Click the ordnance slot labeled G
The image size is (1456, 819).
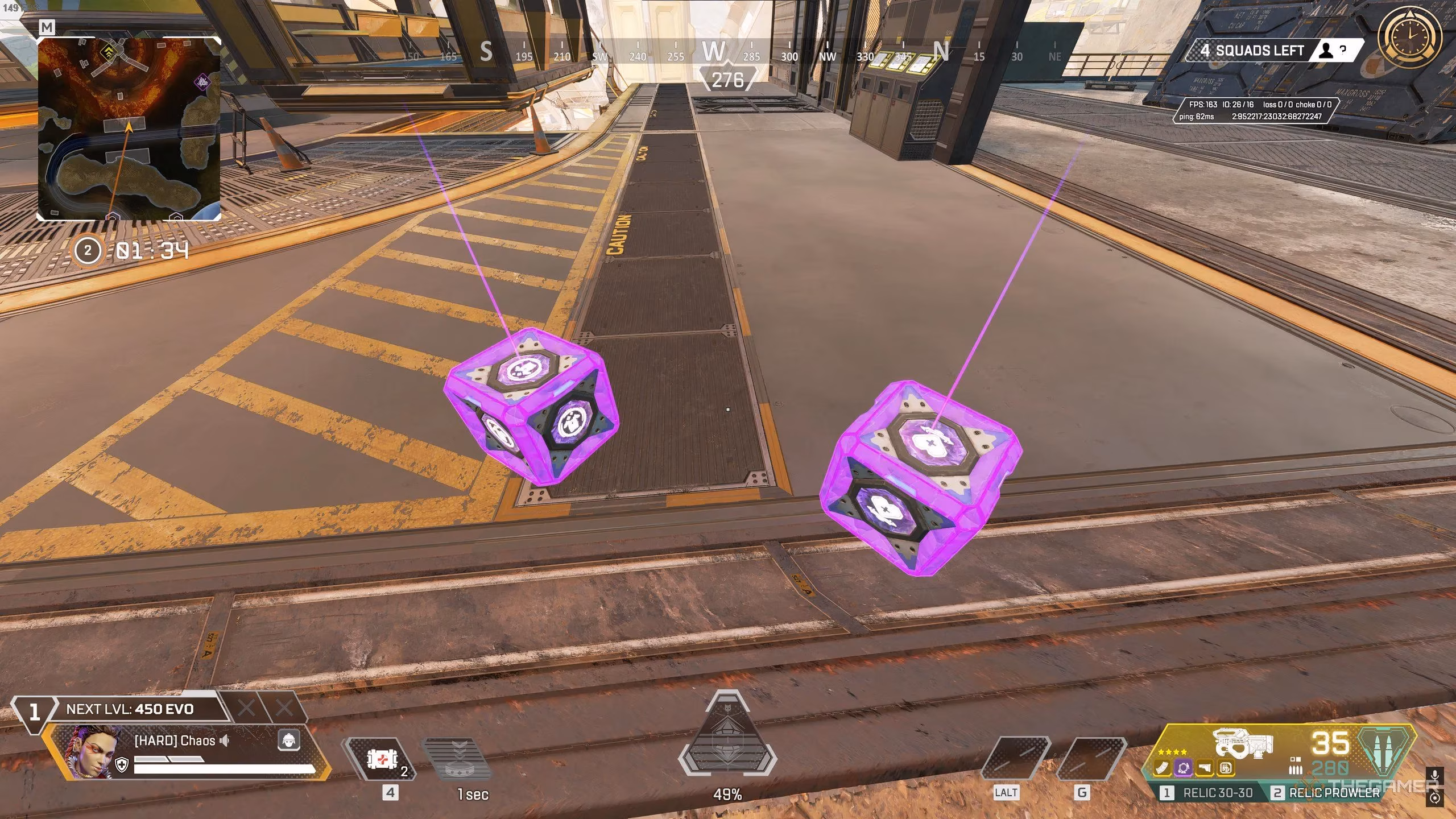coord(1090,758)
